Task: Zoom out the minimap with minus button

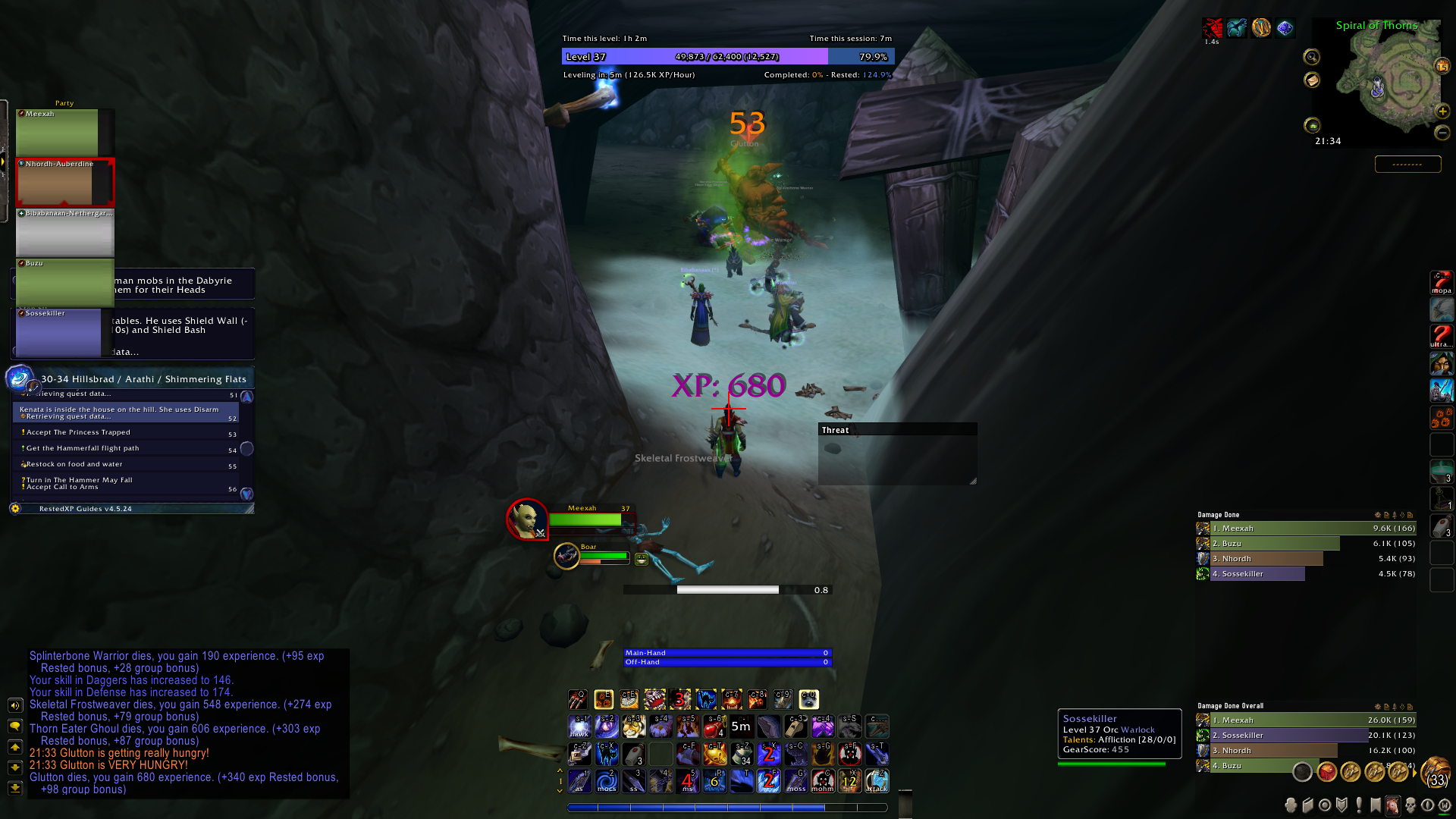Action: click(1442, 133)
